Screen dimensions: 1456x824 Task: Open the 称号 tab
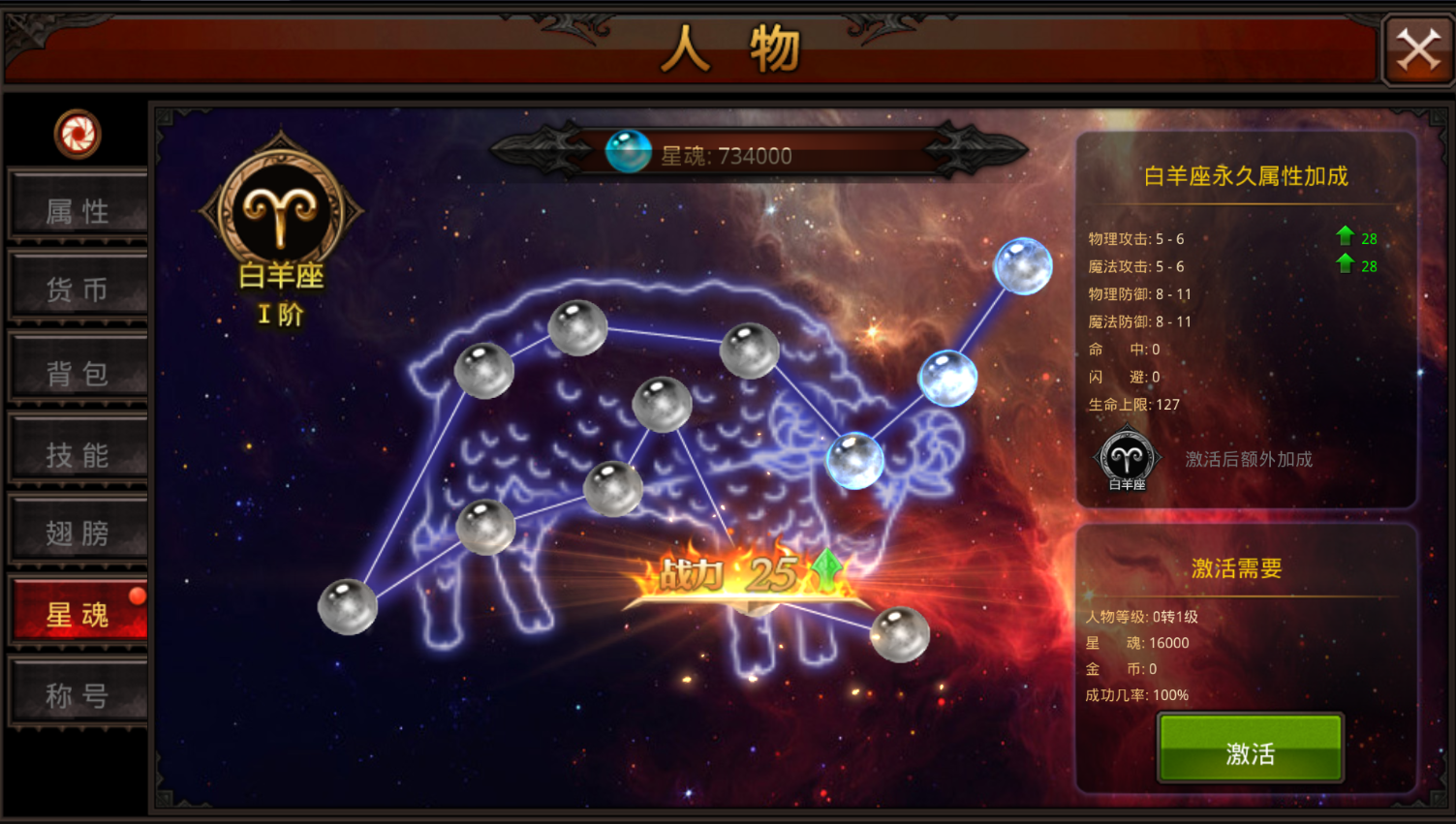coord(77,694)
